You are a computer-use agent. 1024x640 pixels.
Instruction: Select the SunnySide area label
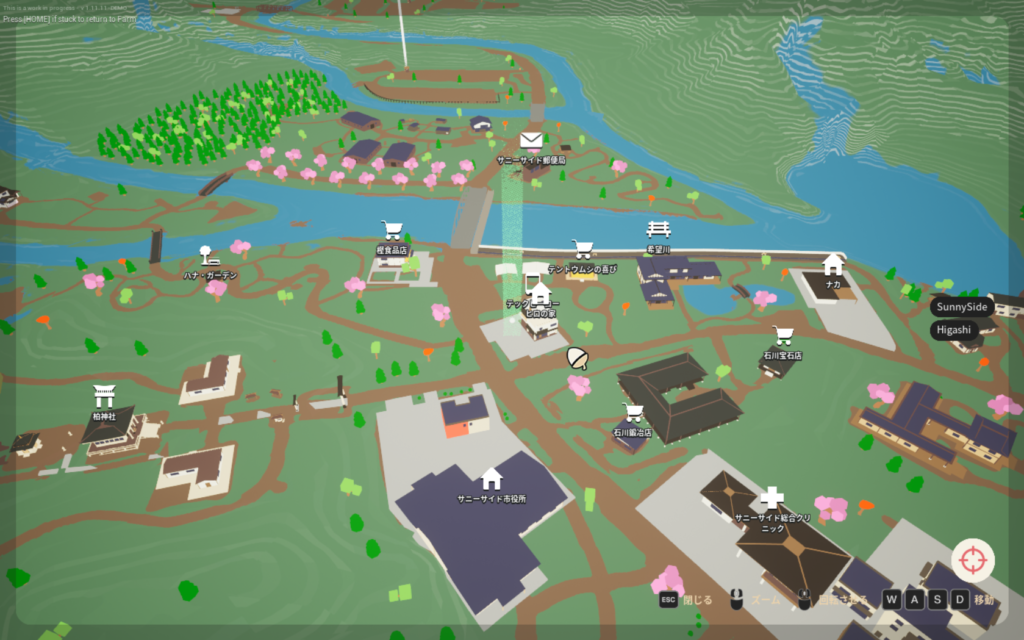[x=961, y=306]
